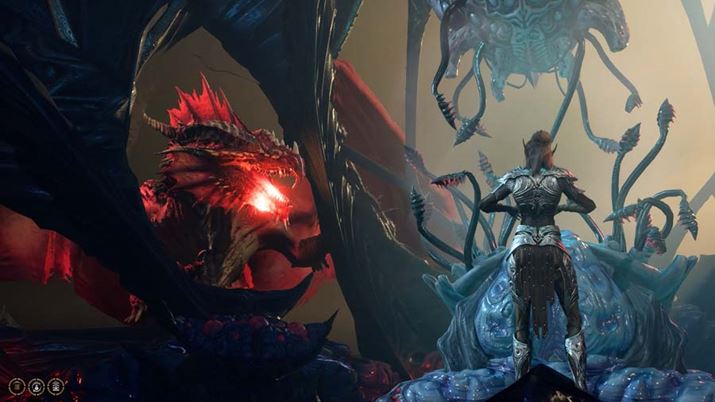Open the round icon with the house shape
The image size is (715, 402).
[56, 386]
